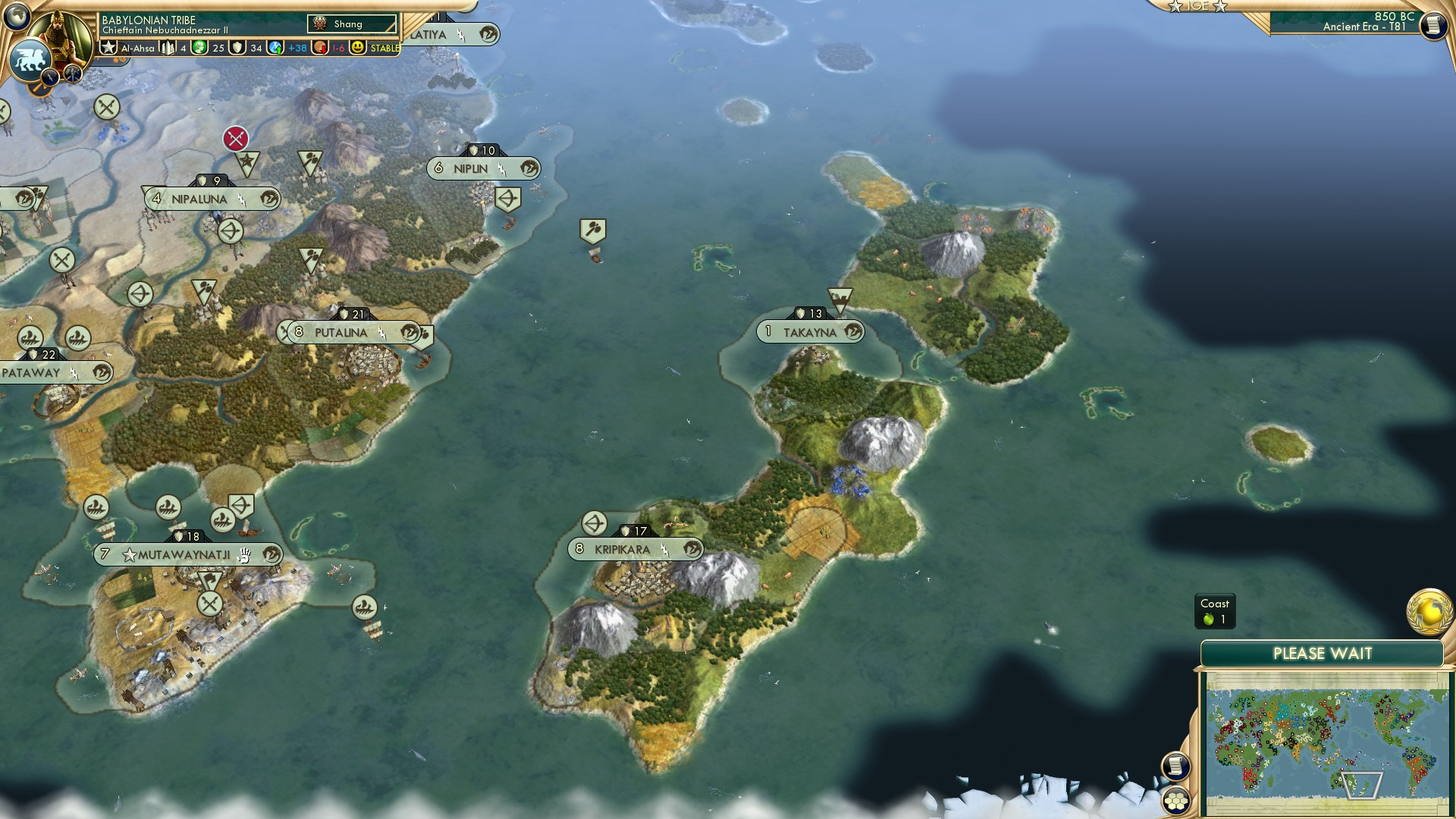The width and height of the screenshot is (1456, 819).
Task: Expand the Takayna city banner
Action: pos(810,331)
